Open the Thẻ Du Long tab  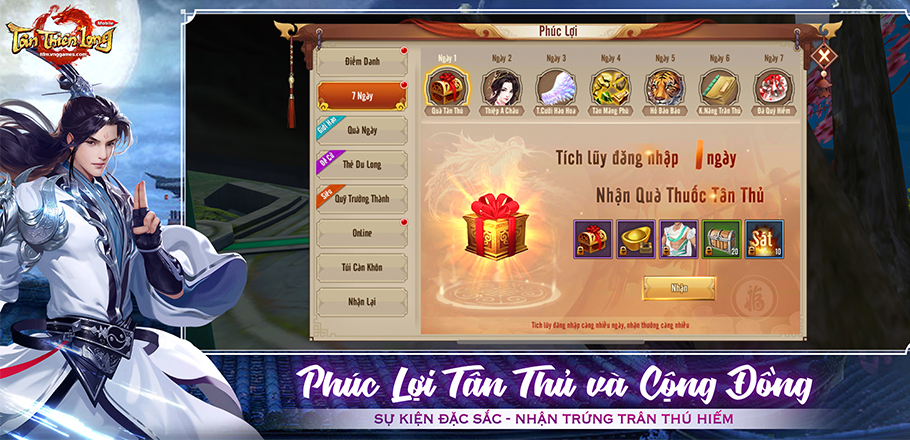(361, 165)
